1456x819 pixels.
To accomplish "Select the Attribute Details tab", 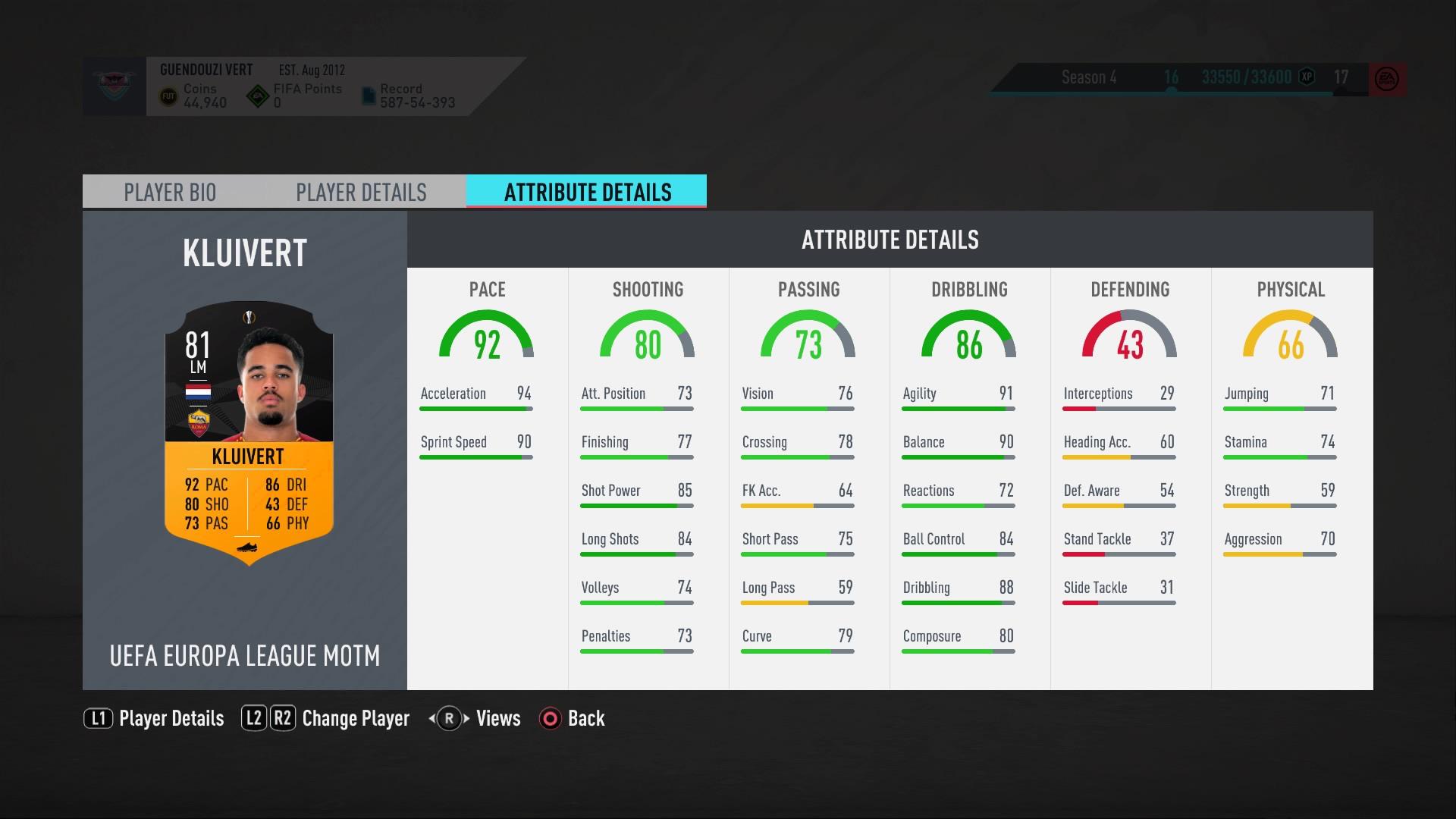I will point(586,192).
